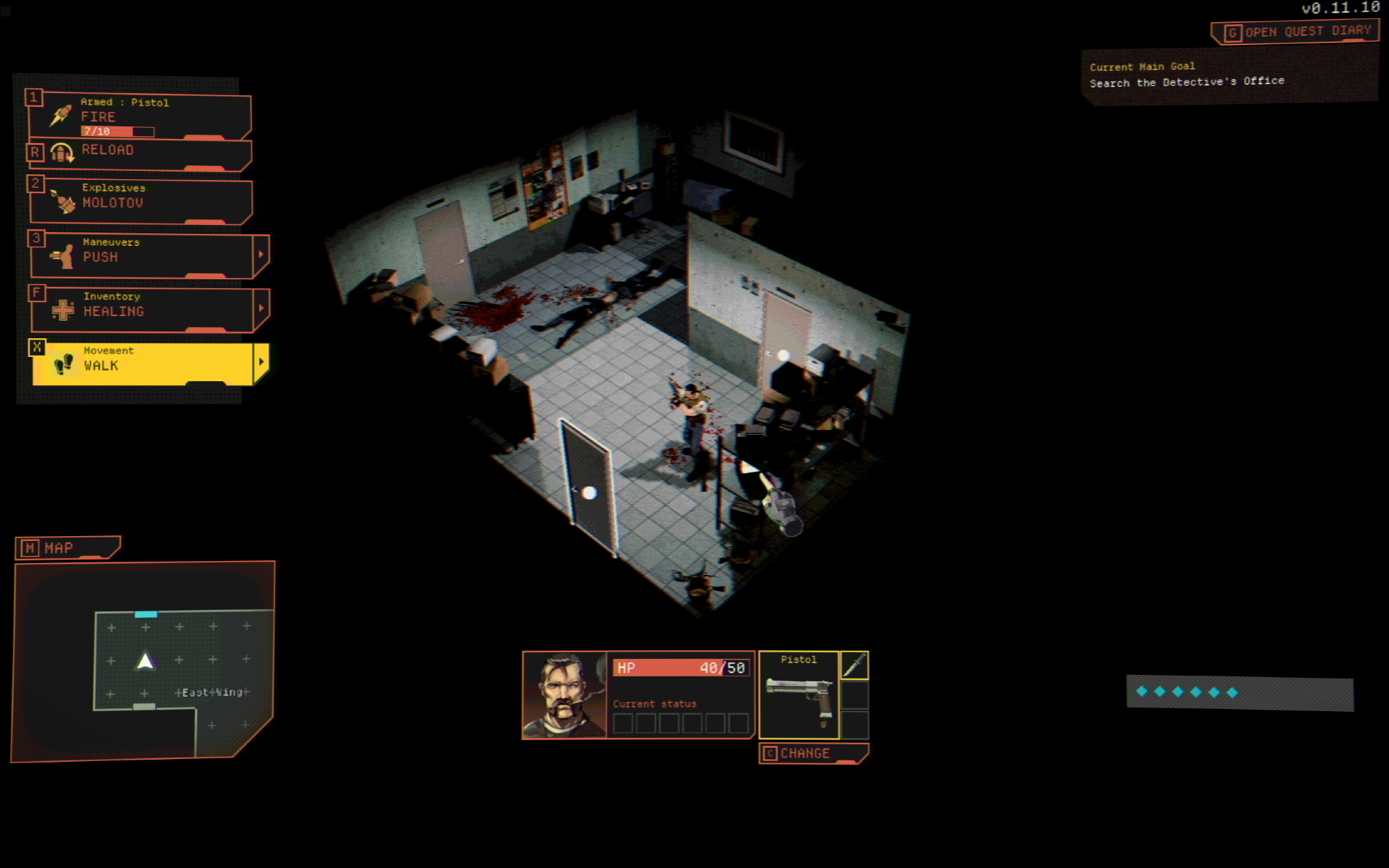The width and height of the screenshot is (1389, 868).
Task: Select the Pistol Fire action
Action: tap(139, 116)
